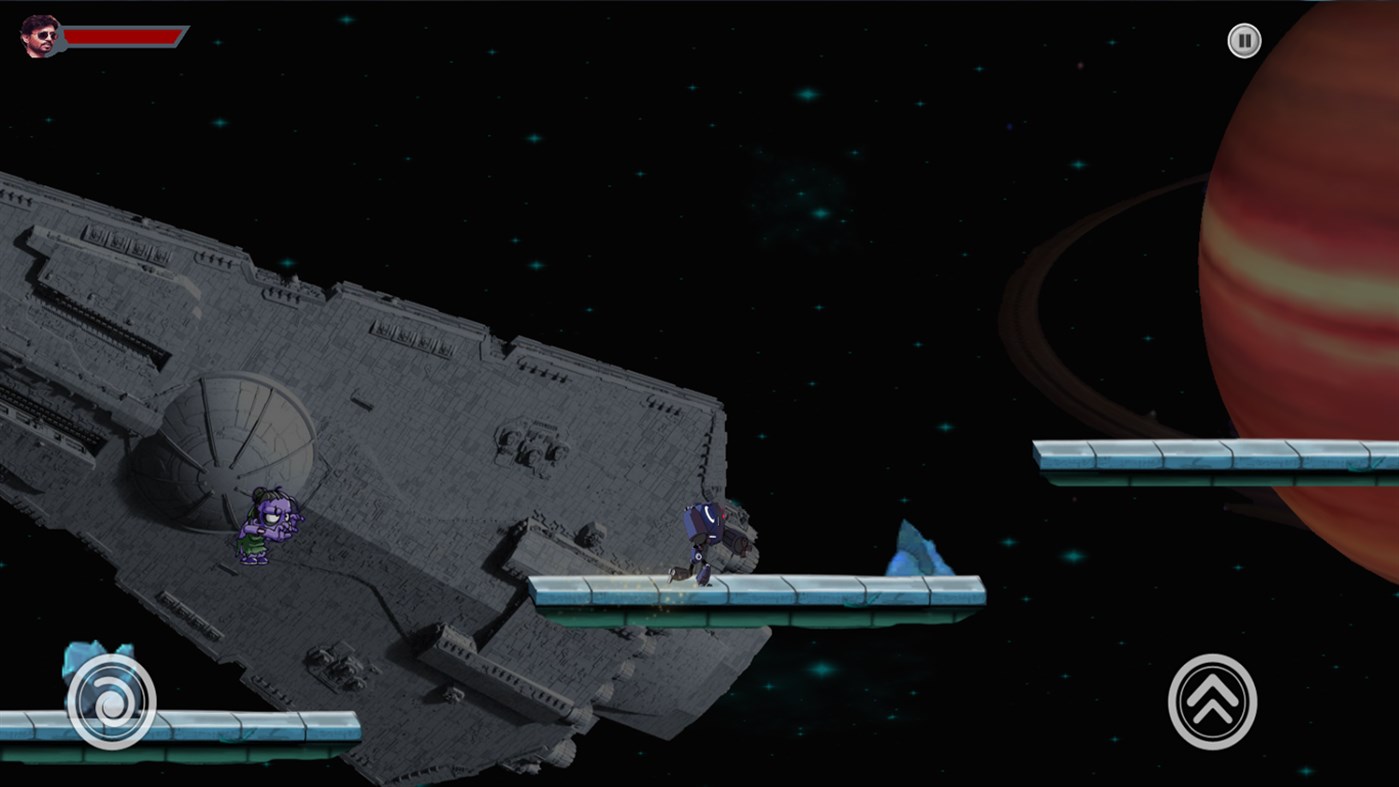Toggle pause by pressing the pause bars

(1243, 41)
